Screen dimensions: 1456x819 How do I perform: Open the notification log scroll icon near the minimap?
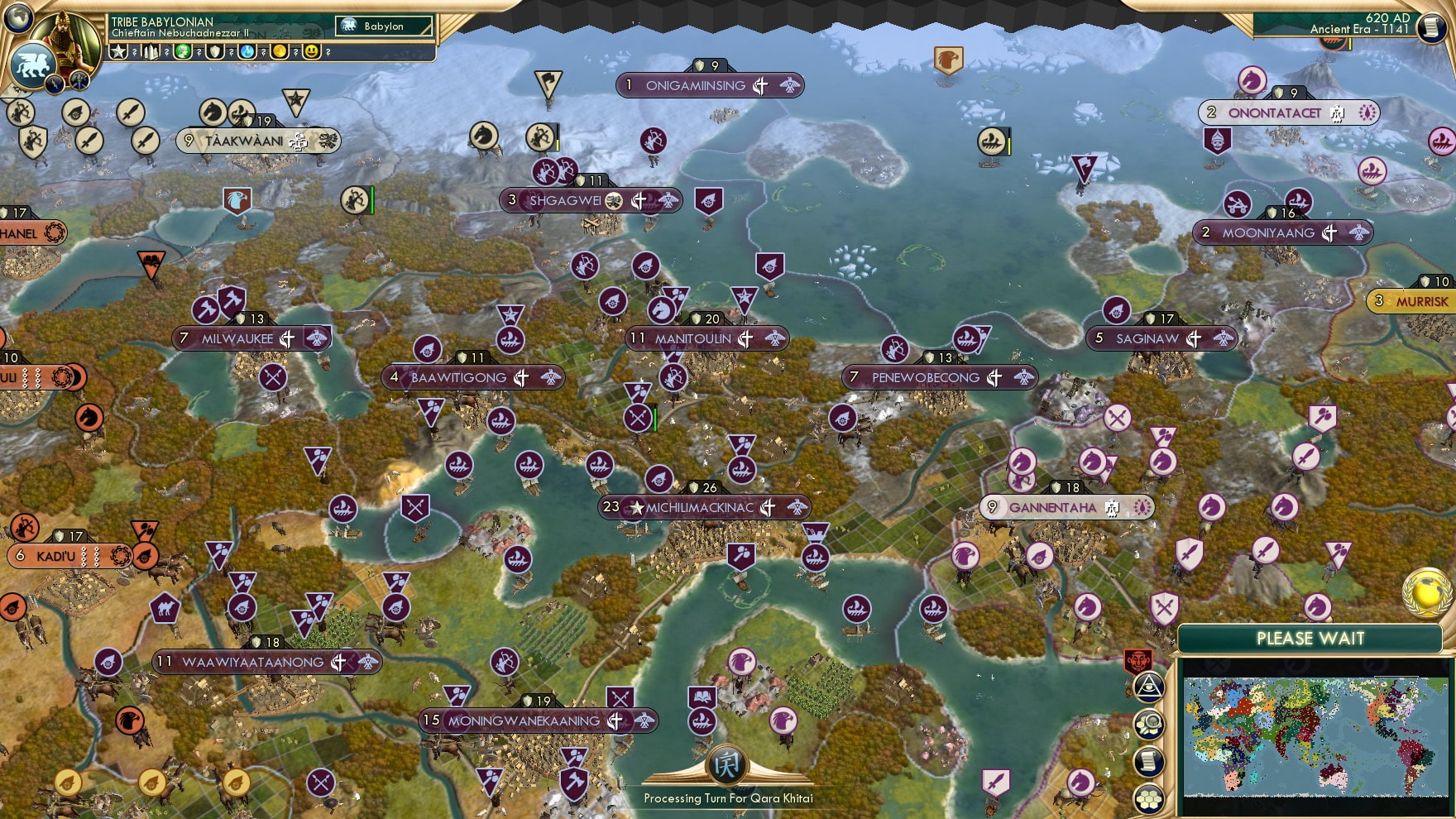click(1149, 760)
